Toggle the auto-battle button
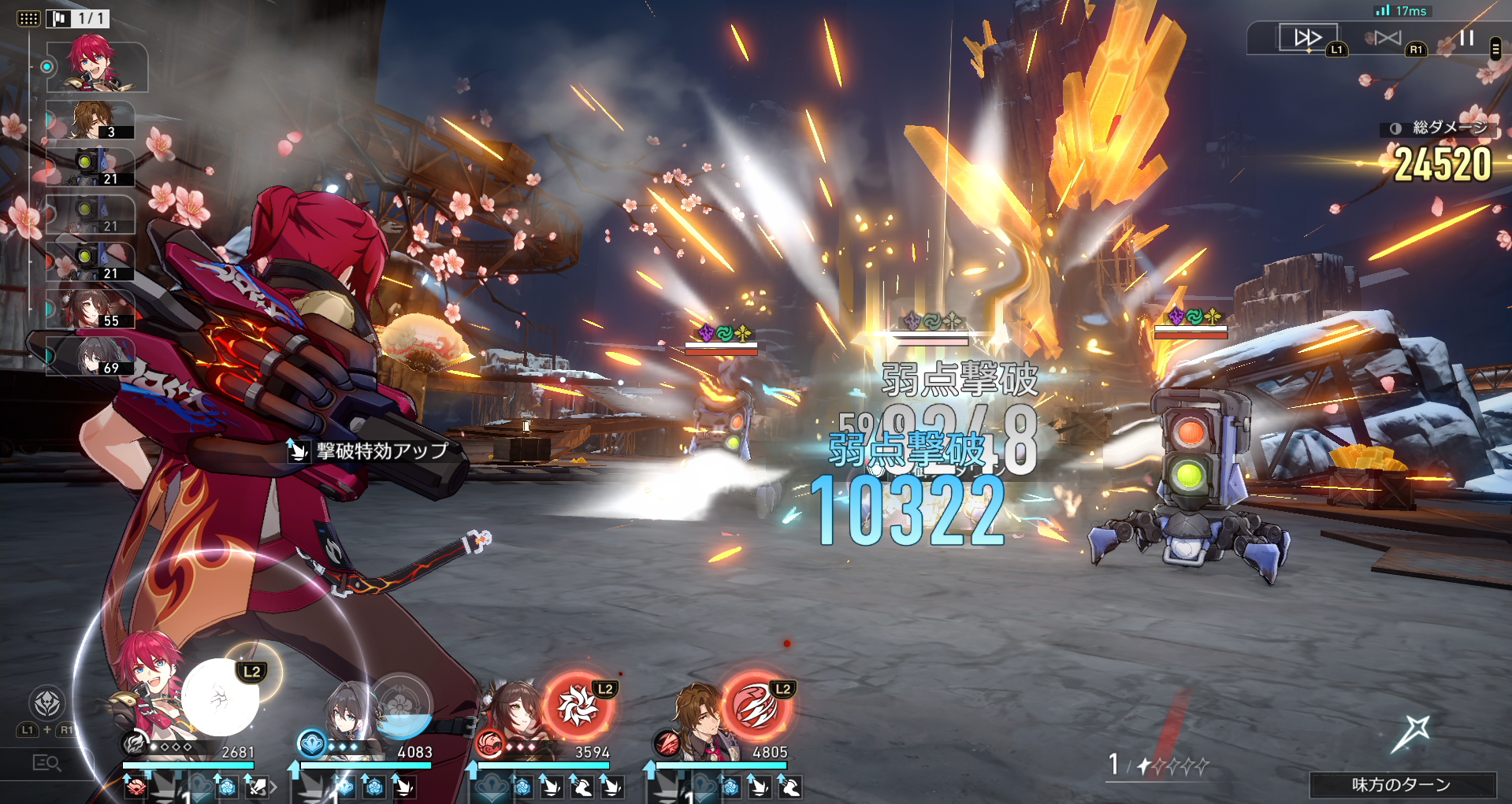This screenshot has height=804, width=1512. click(1388, 38)
